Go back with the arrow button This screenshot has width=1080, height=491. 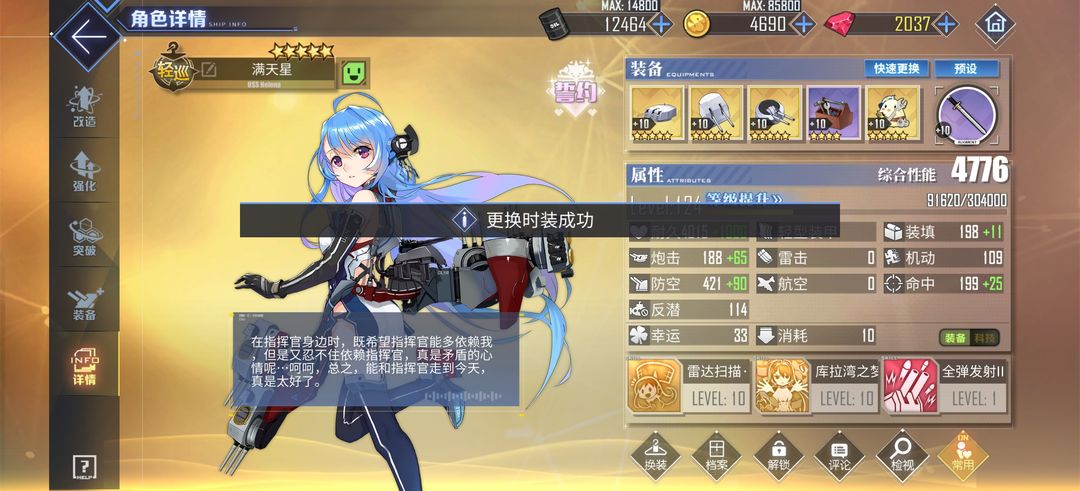88,37
